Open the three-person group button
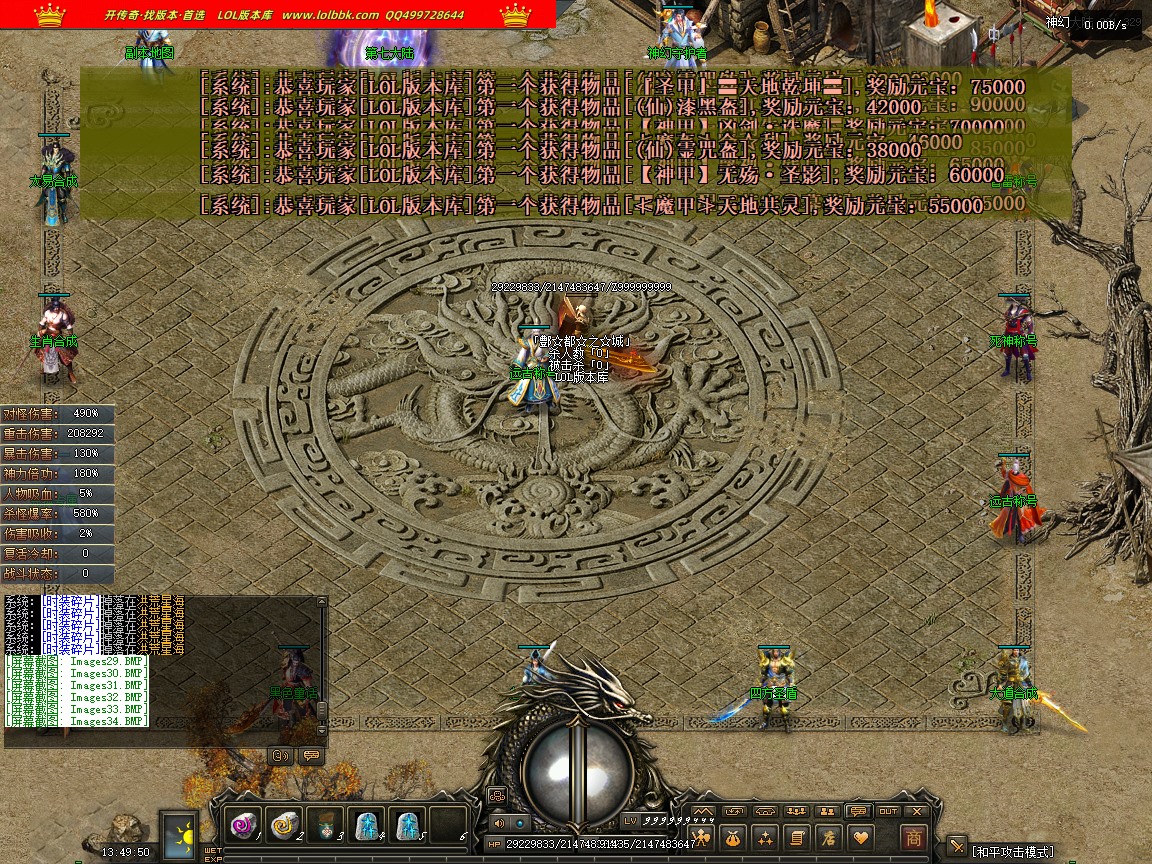Image resolution: width=1152 pixels, height=864 pixels. (x=796, y=811)
